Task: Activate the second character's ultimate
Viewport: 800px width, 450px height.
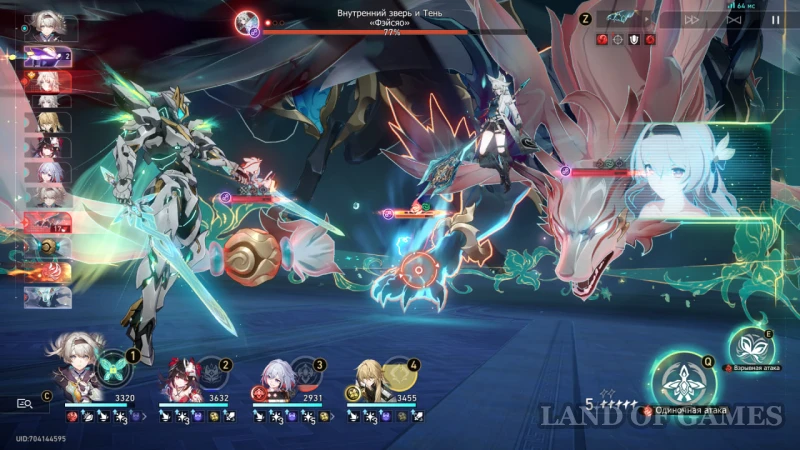Action: (x=211, y=372)
